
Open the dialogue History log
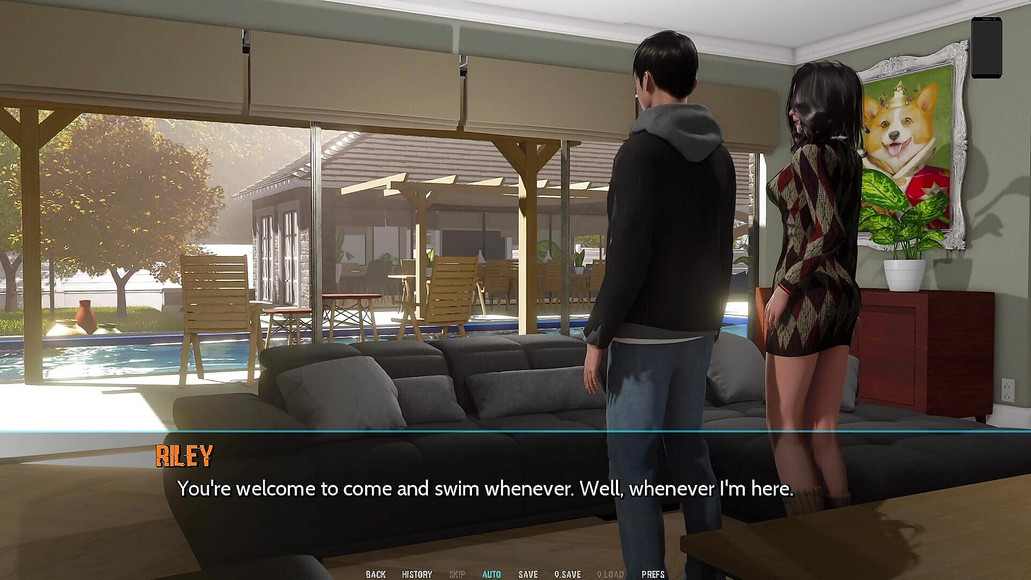click(417, 574)
